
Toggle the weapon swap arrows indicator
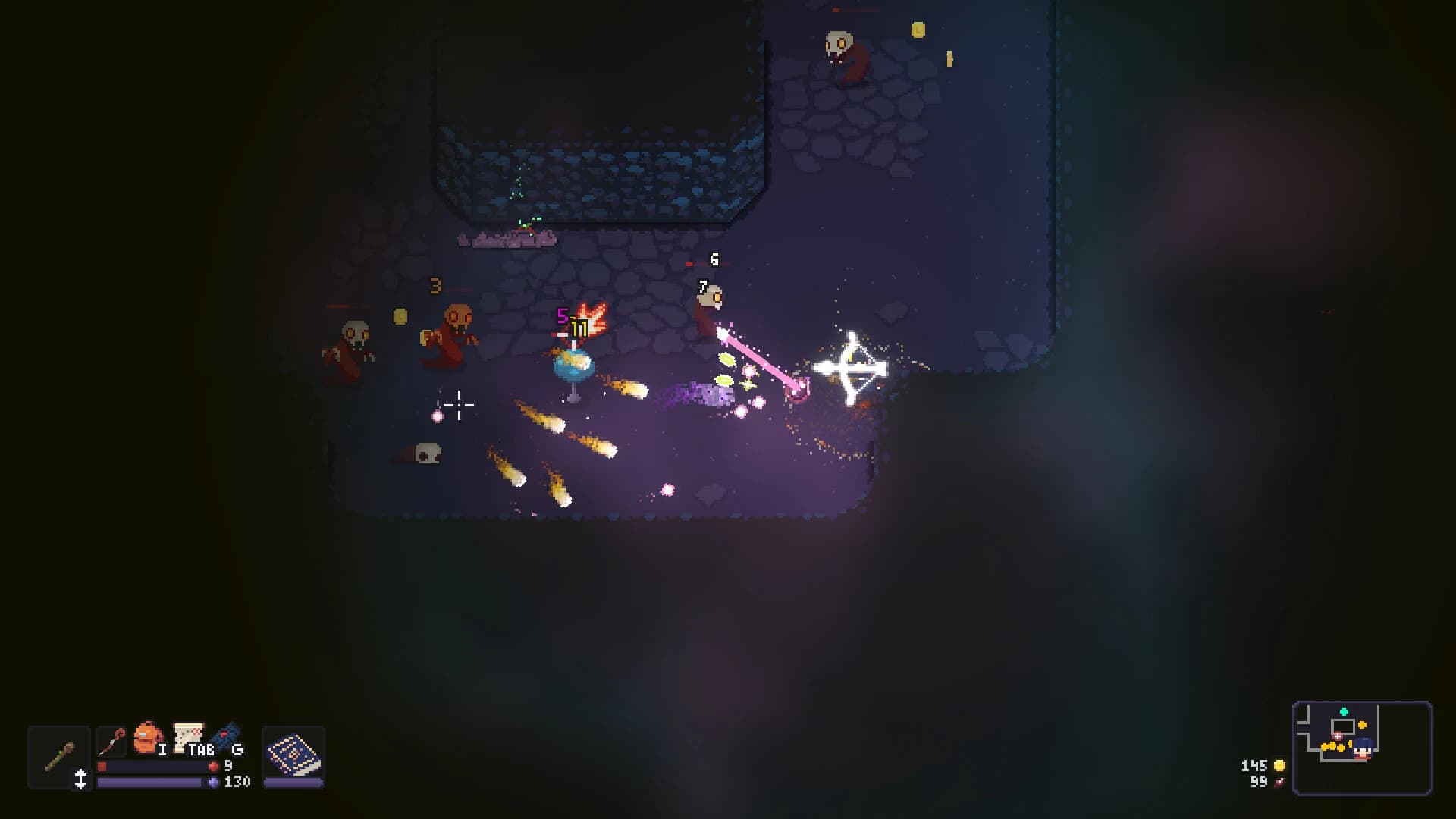81,779
